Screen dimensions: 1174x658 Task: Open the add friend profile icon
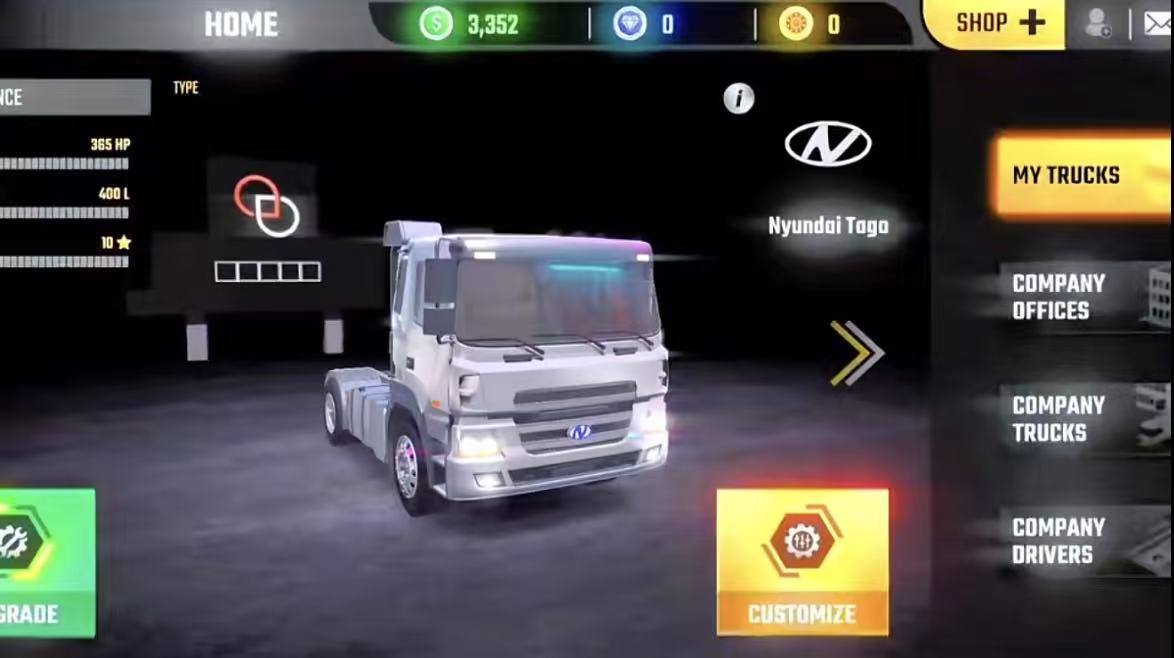tap(1098, 23)
